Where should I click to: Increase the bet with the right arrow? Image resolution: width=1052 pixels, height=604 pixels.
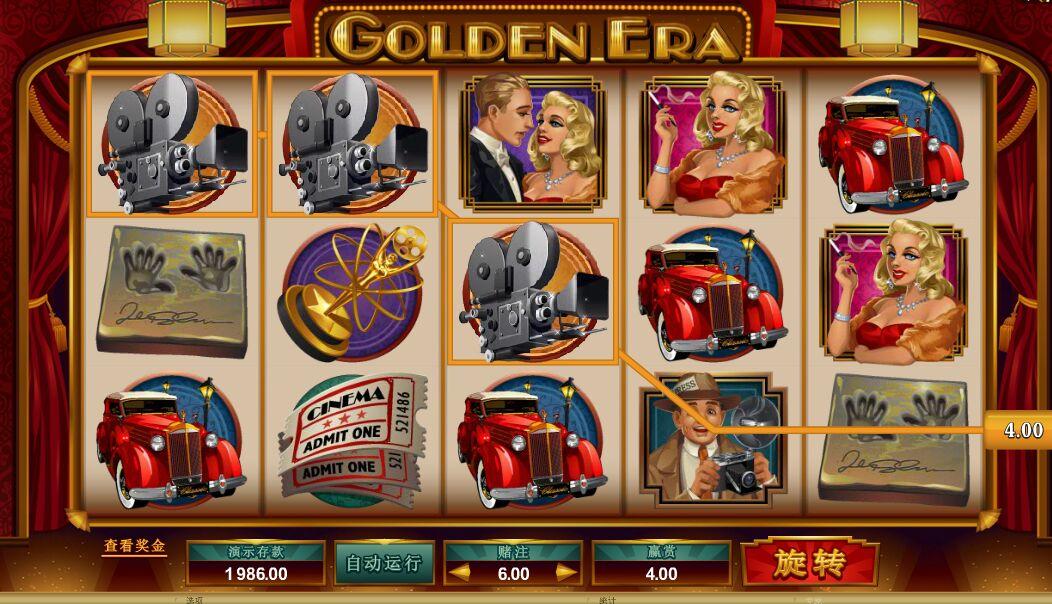click(566, 573)
